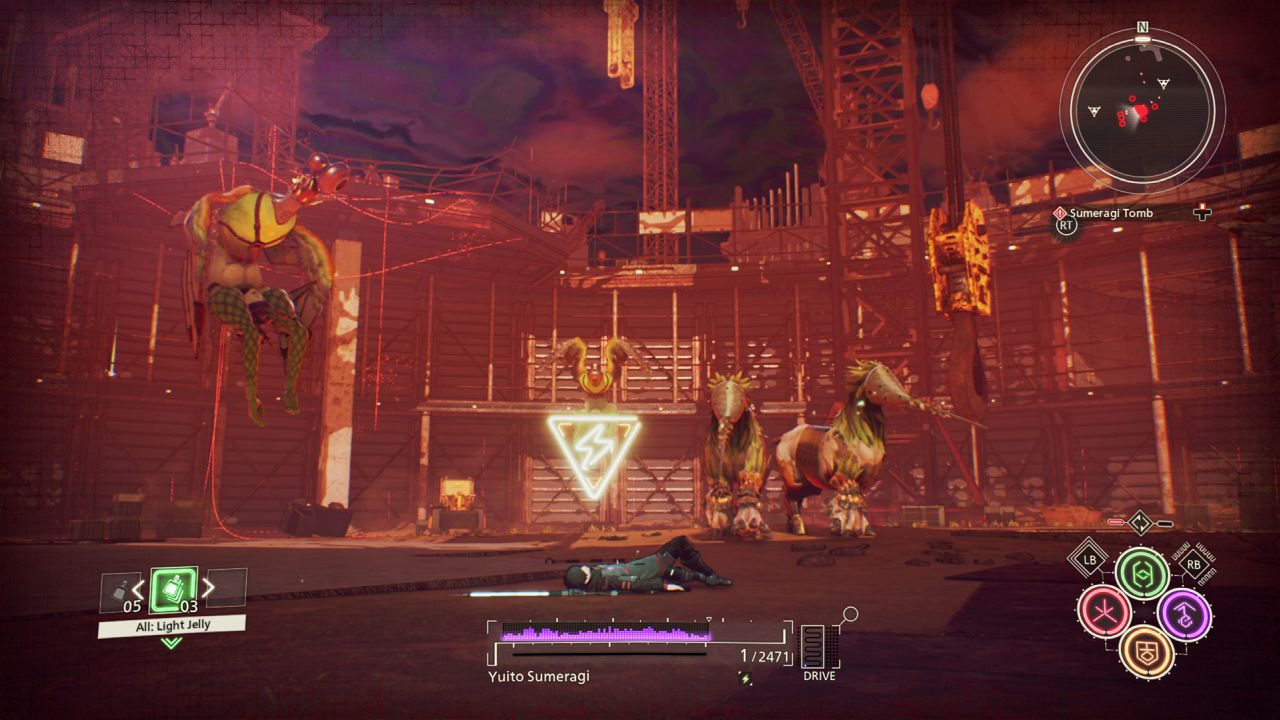Activate the red SAS ability circle

(1104, 612)
